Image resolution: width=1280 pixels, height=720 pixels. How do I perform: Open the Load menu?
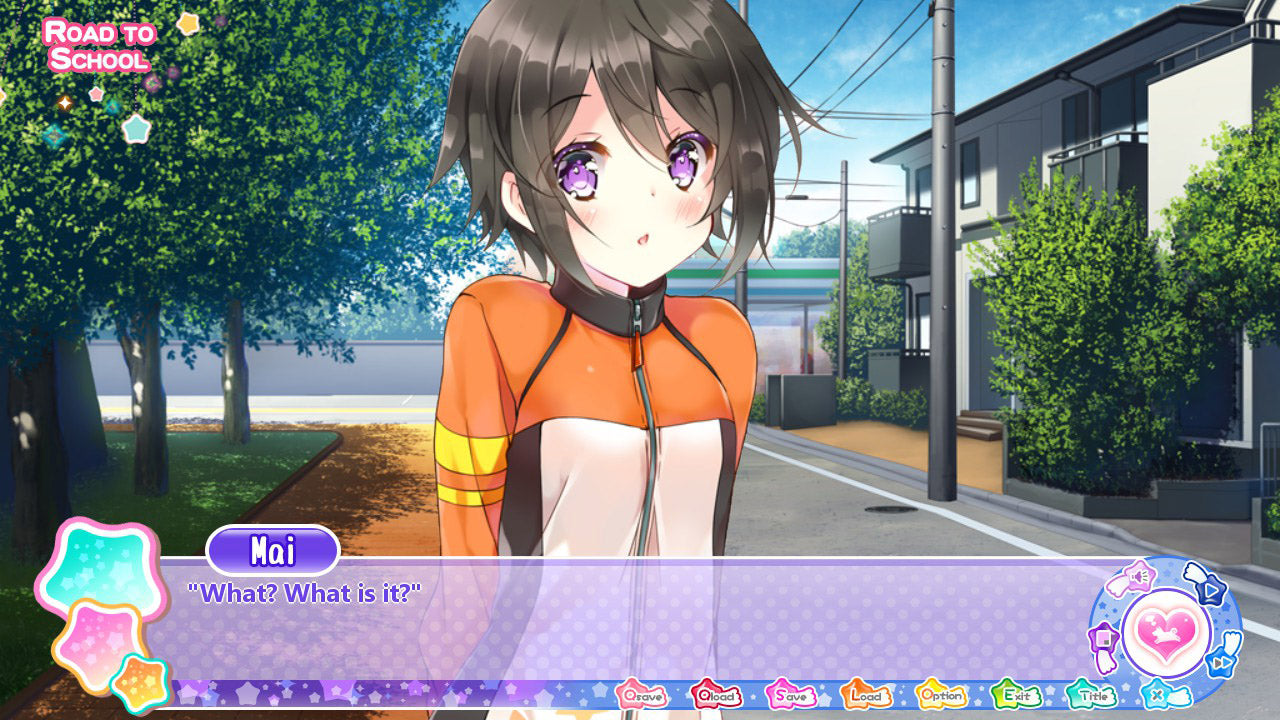[x=866, y=695]
